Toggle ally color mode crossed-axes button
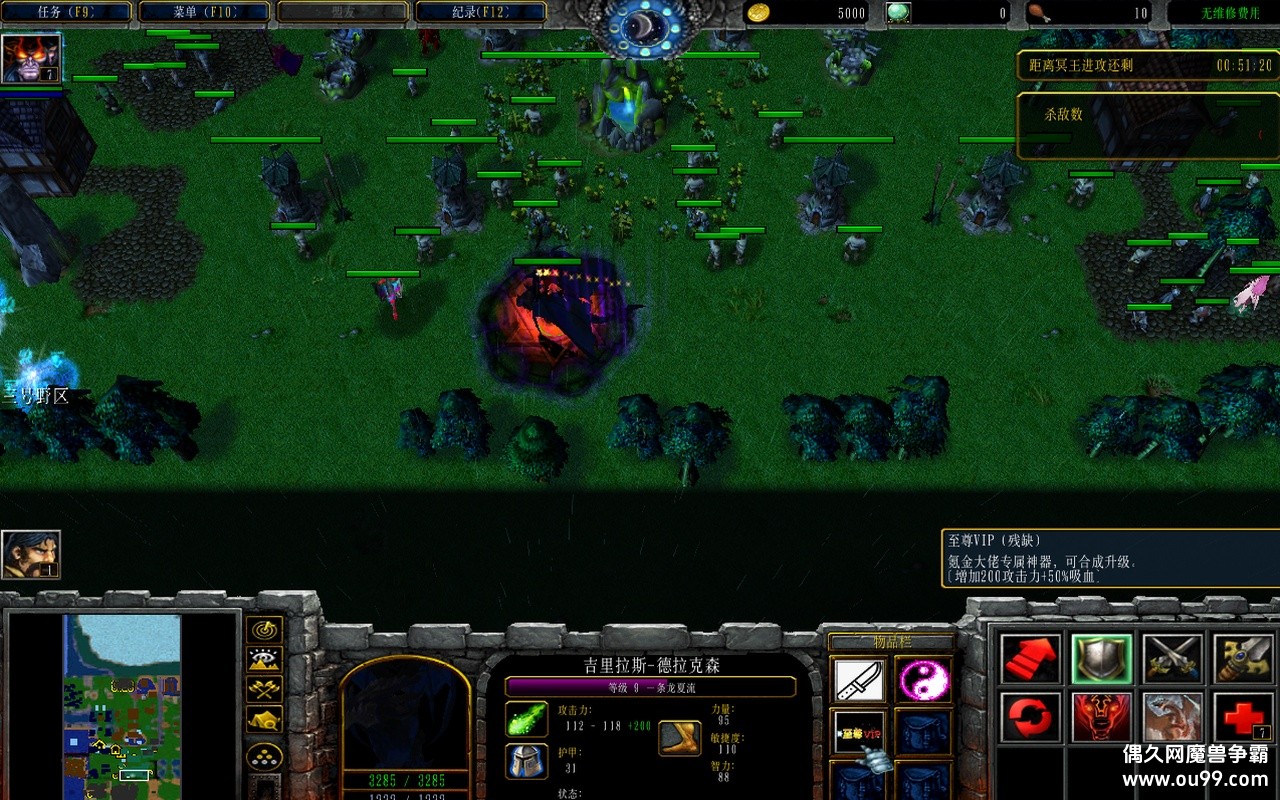The height and width of the screenshot is (800, 1280). [264, 689]
